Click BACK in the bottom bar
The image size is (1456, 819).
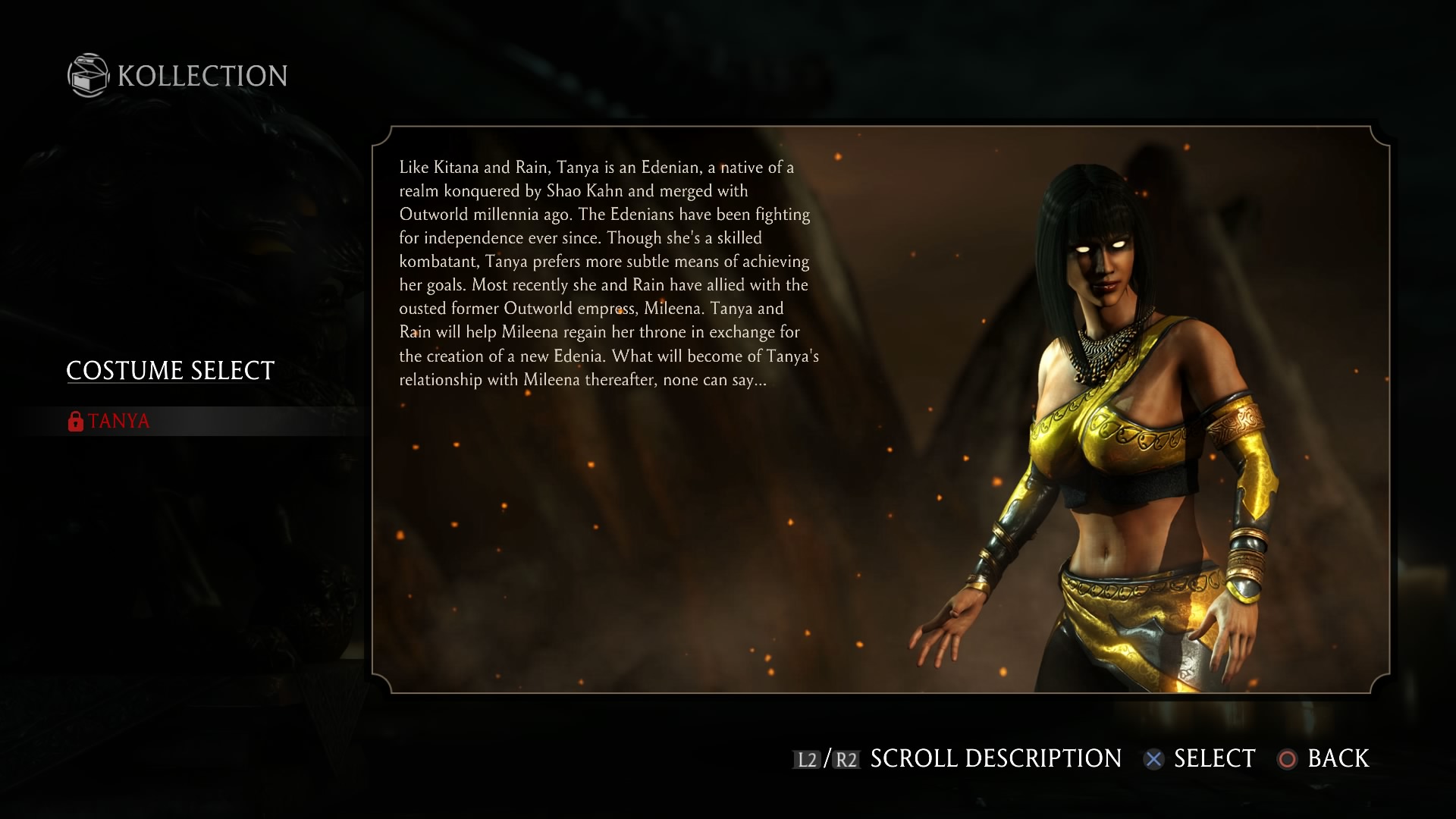pos(1337,758)
